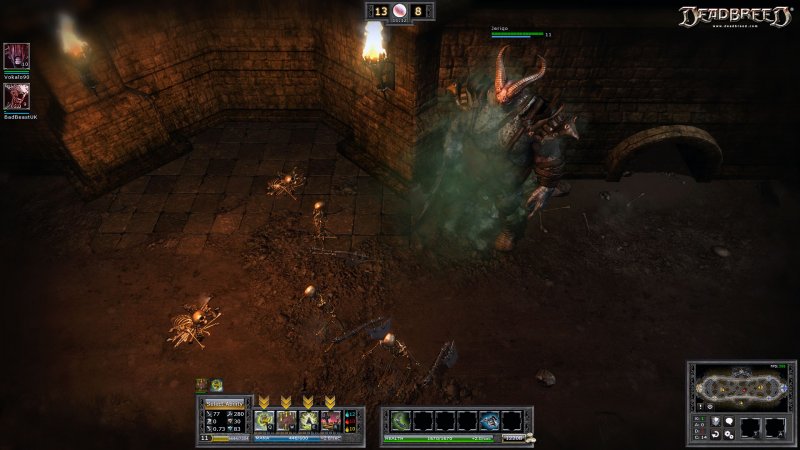Use the blue item in the inventory bar
This screenshot has height=450, width=800.
click(x=489, y=420)
